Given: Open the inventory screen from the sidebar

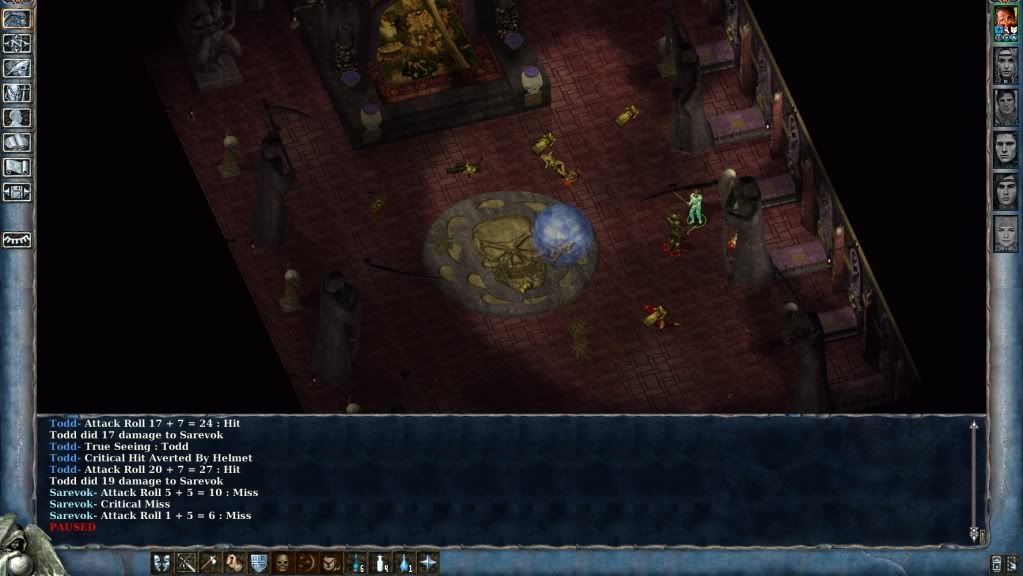Looking at the screenshot, I should (x=17, y=93).
